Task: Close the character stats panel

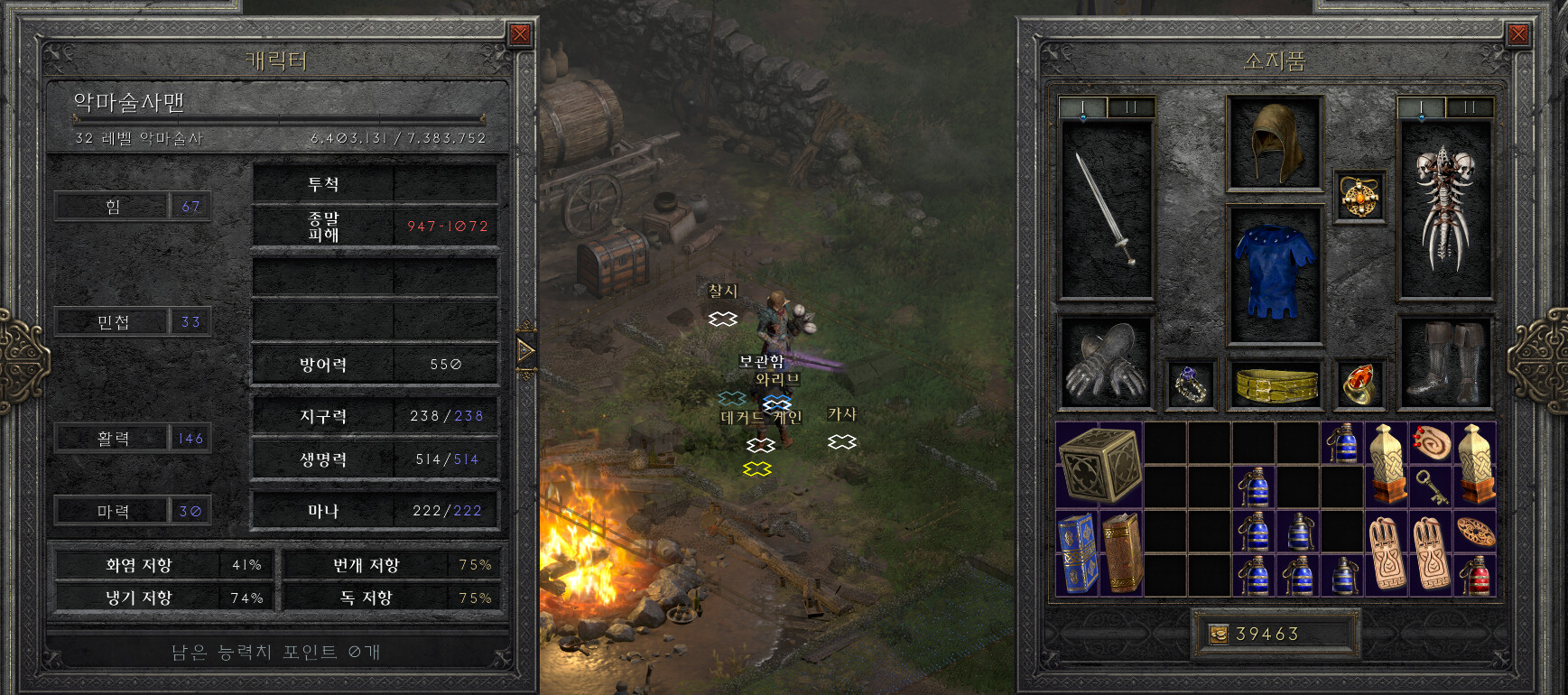Action: pyautogui.click(x=520, y=34)
